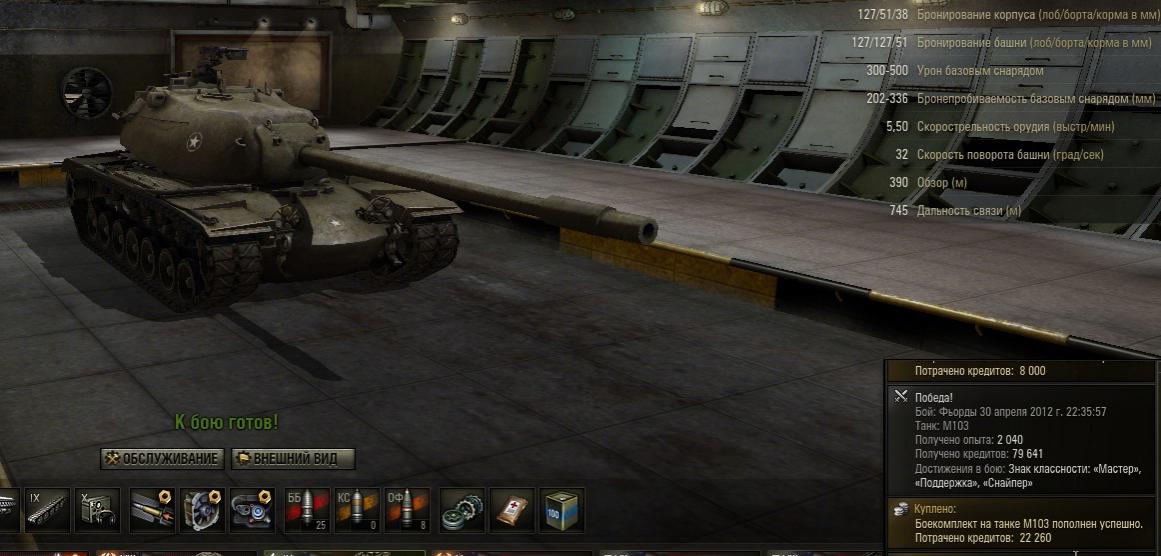This screenshot has width=1161, height=556.
Task: Choose the 100-octane gasoline consumable slot
Action: pyautogui.click(x=561, y=510)
